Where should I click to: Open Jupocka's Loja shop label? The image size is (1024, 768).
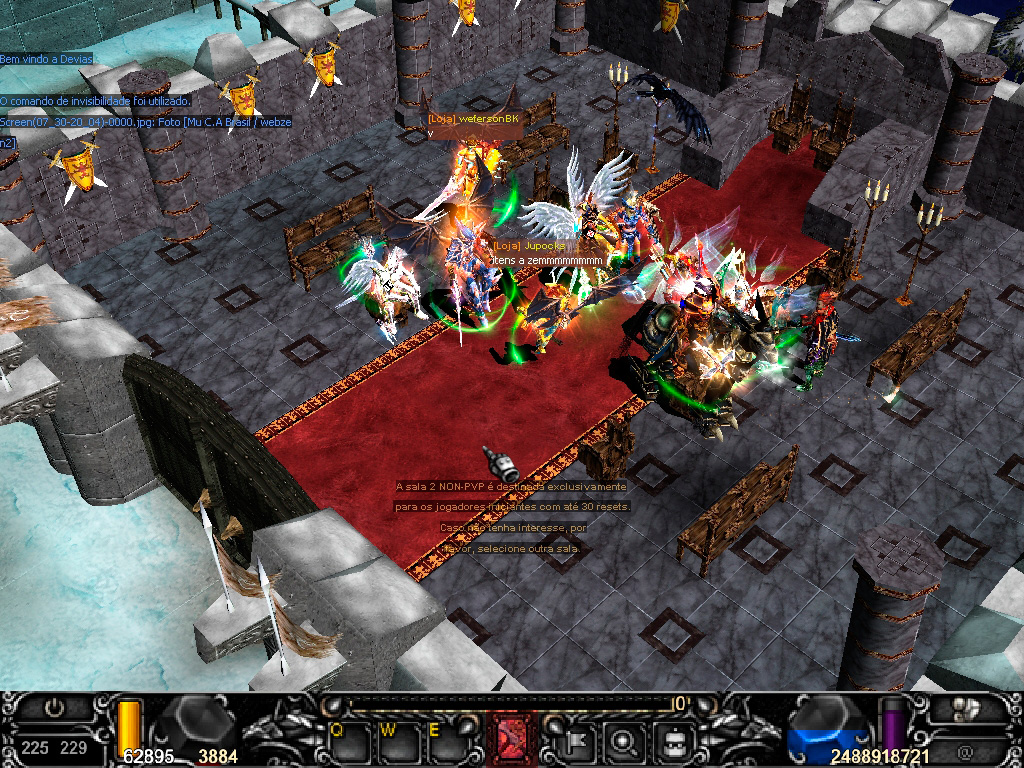click(529, 245)
